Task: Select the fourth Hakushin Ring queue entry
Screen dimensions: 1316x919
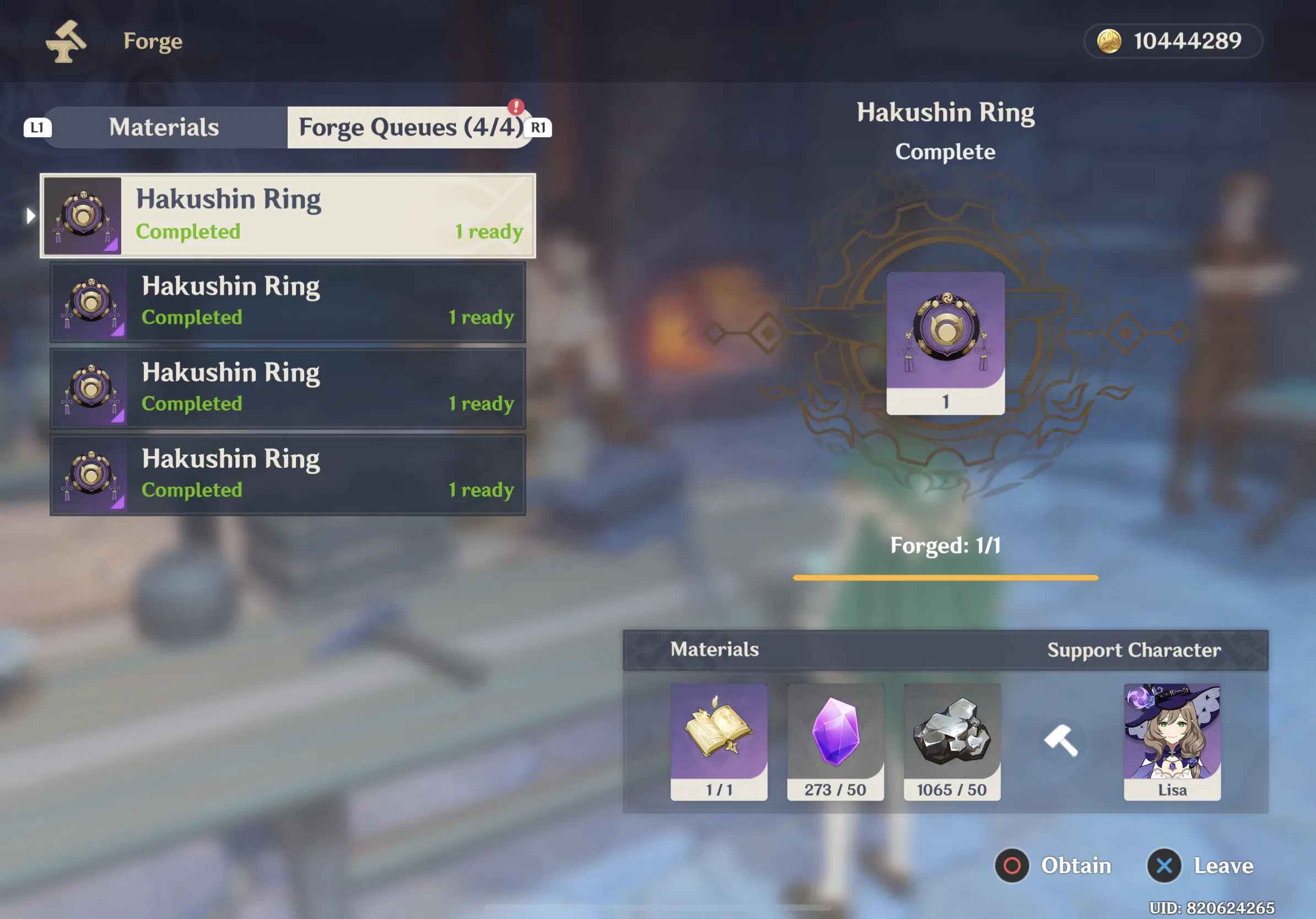Action: pyautogui.click(x=287, y=474)
